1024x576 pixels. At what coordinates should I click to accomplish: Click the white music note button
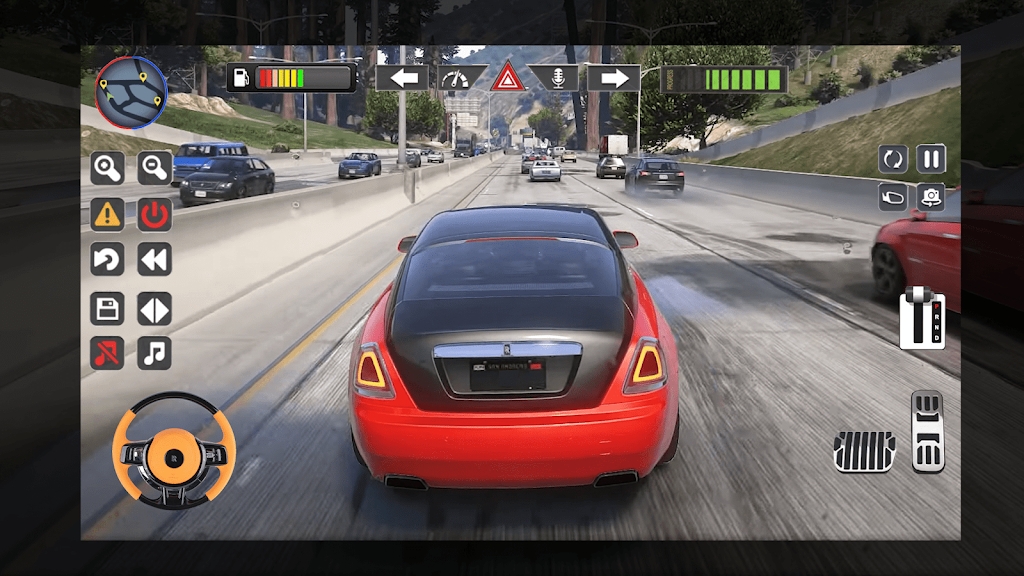155,352
